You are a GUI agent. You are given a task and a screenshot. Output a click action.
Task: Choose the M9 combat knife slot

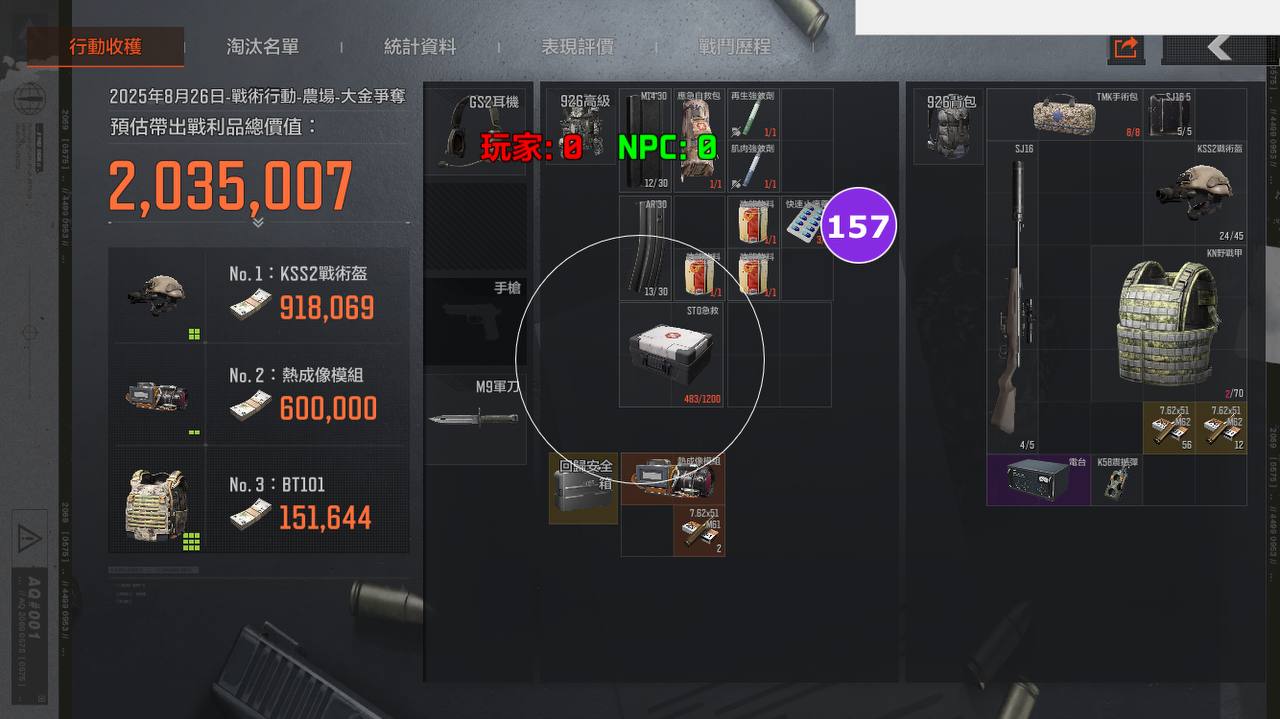click(x=475, y=419)
